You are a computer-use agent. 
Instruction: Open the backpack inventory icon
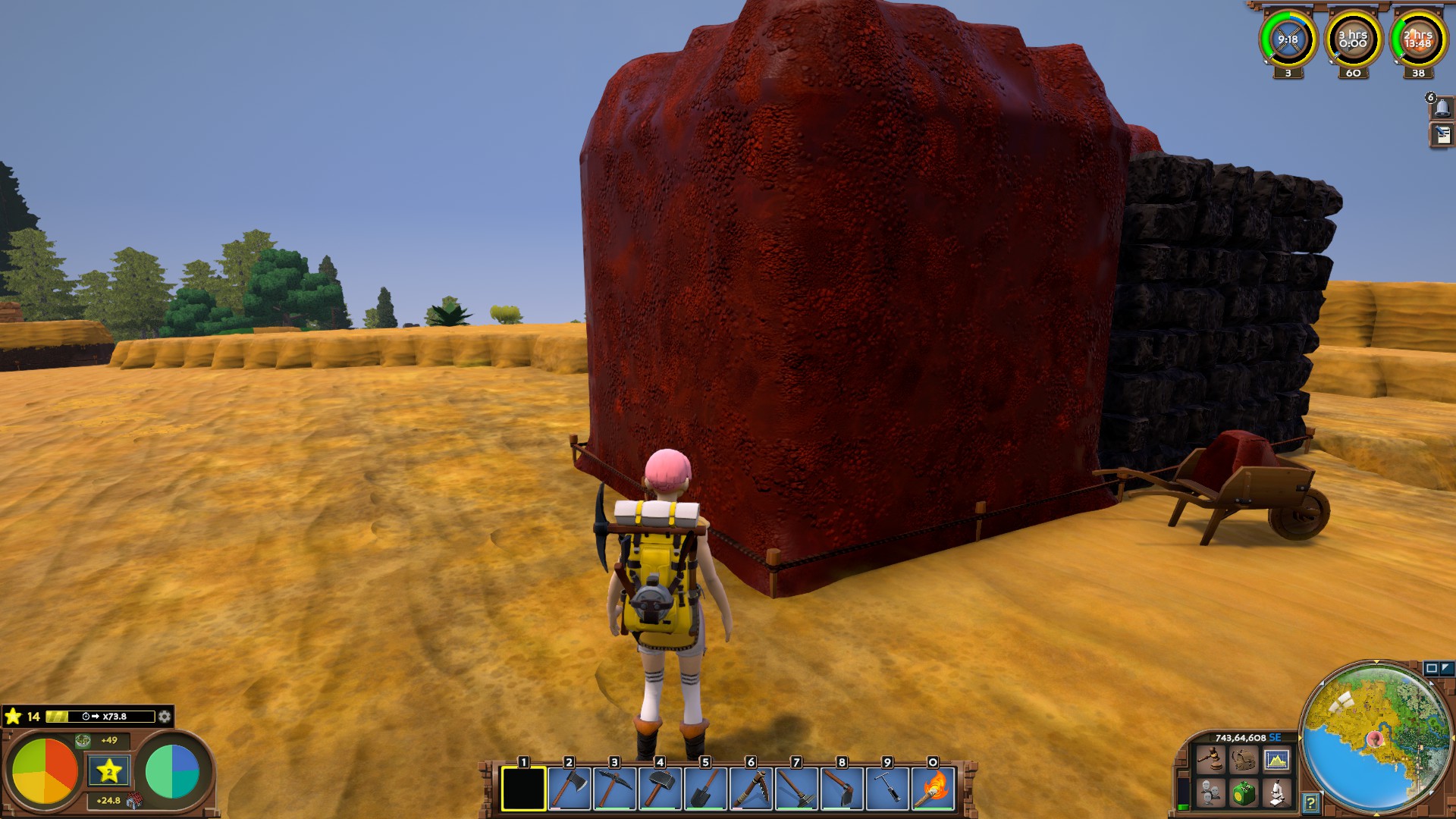point(1243,759)
